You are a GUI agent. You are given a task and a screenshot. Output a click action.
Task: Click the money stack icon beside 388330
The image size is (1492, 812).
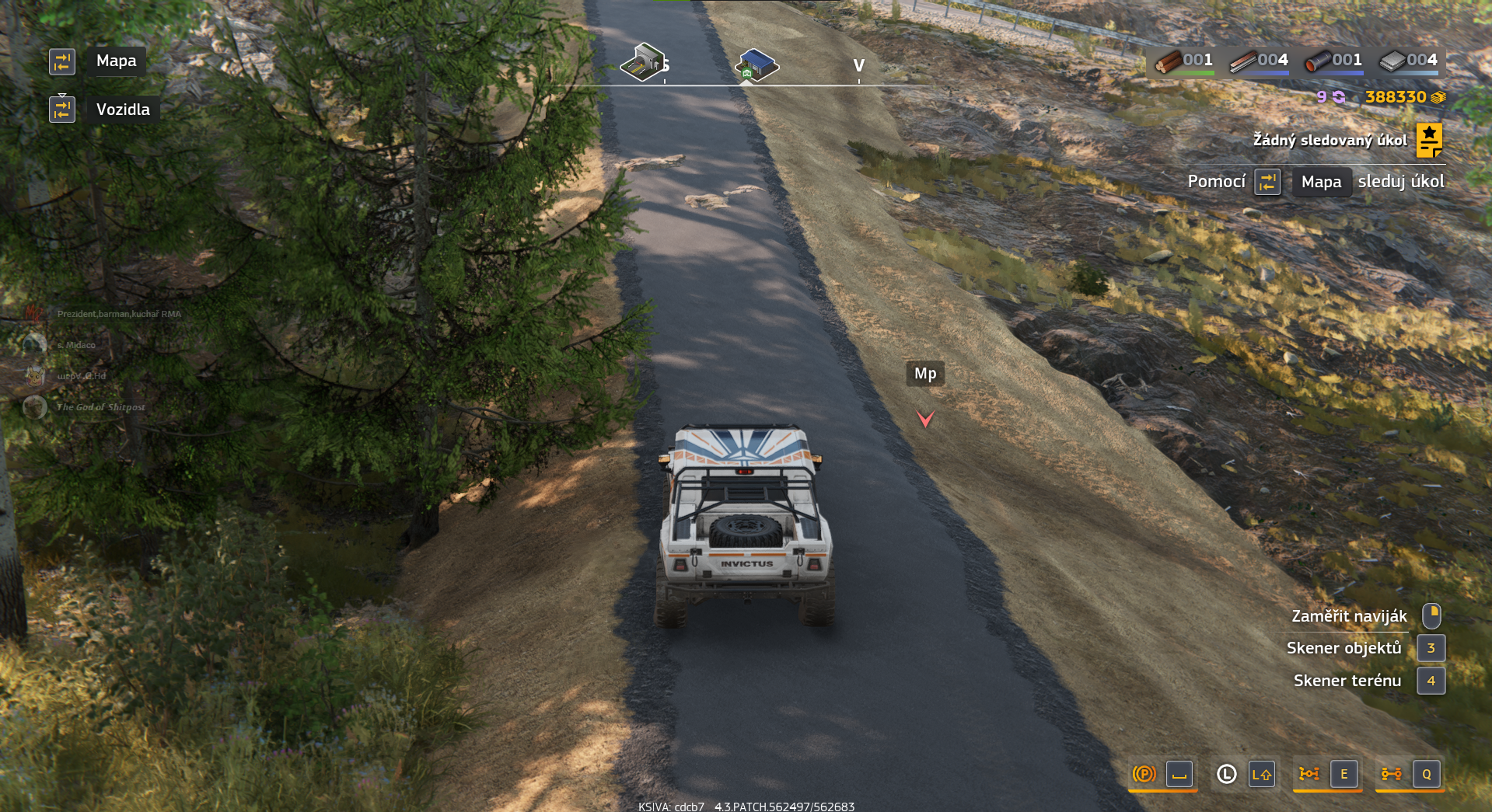(x=1438, y=96)
